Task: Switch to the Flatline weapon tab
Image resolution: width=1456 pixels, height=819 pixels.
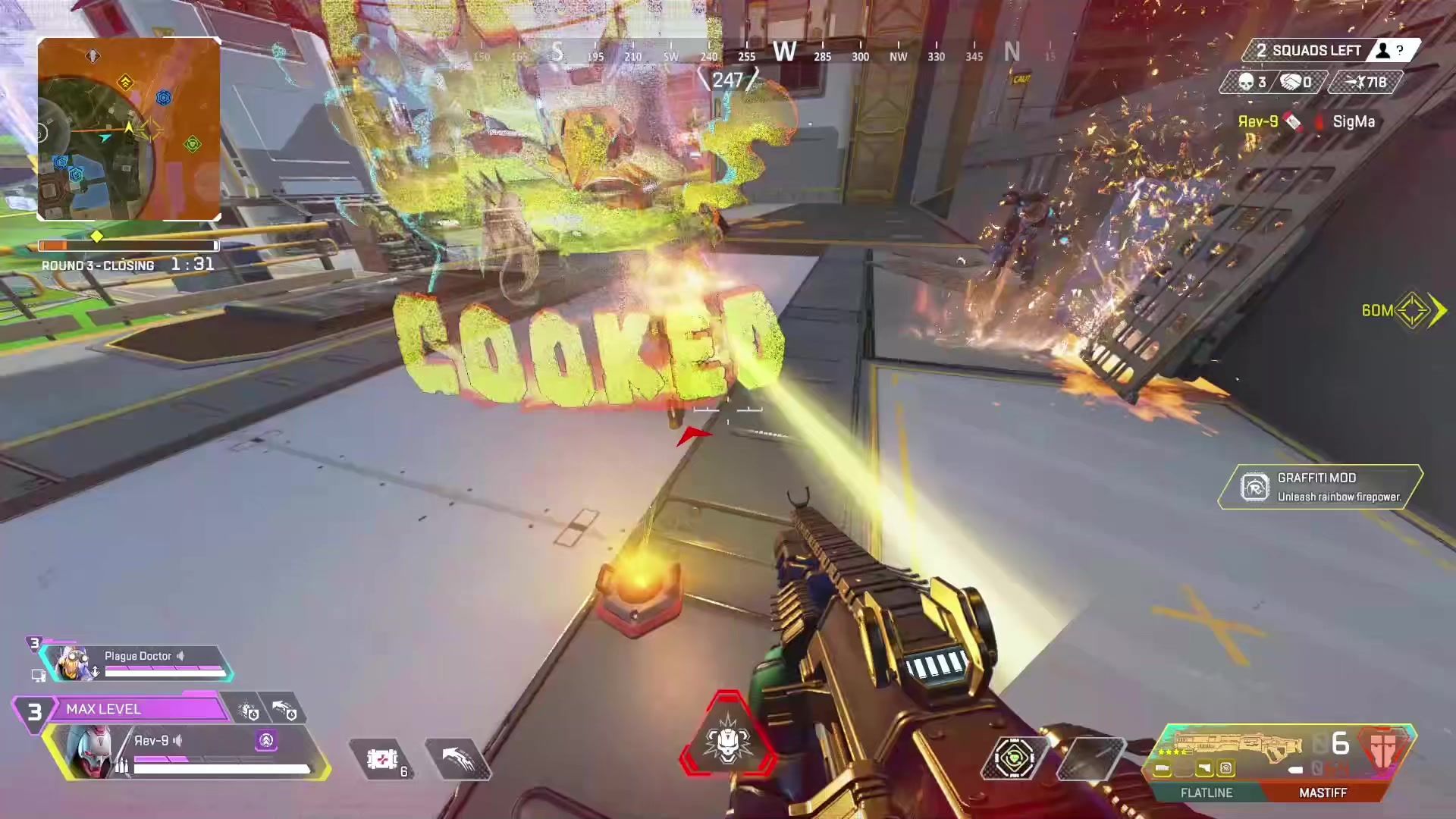Action: [x=1206, y=792]
